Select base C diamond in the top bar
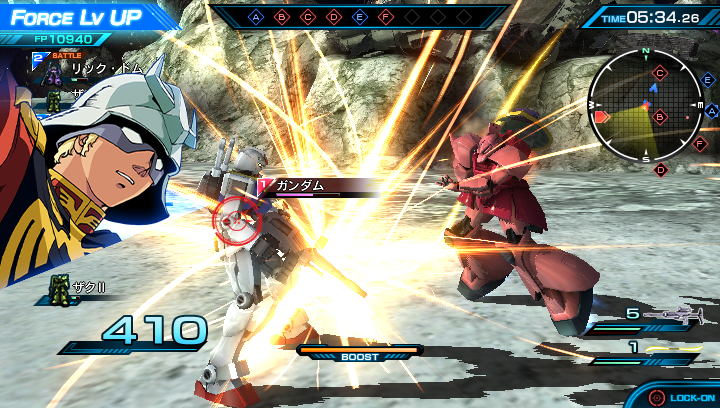The image size is (720, 408). (308, 17)
